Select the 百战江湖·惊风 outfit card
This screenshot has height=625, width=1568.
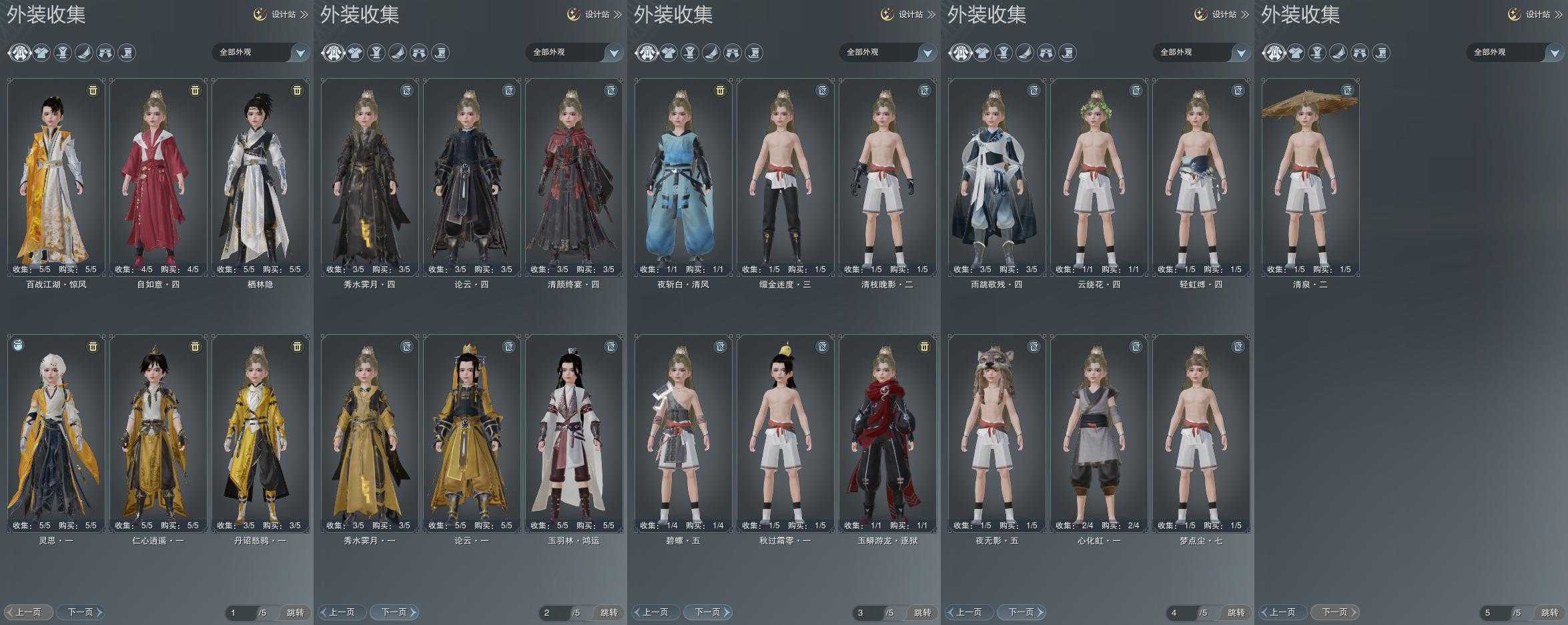[x=56, y=177]
